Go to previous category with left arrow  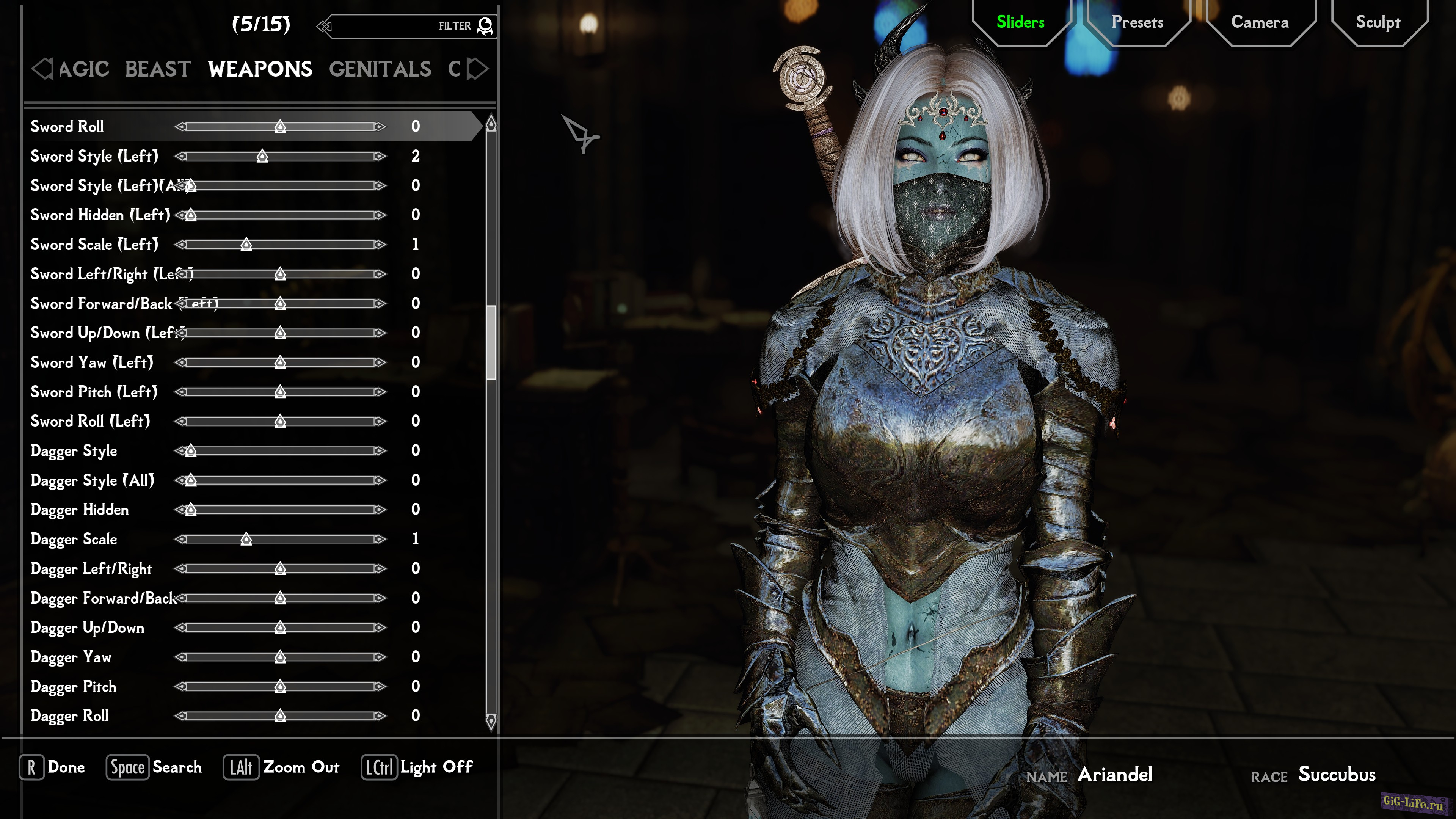pyautogui.click(x=42, y=69)
